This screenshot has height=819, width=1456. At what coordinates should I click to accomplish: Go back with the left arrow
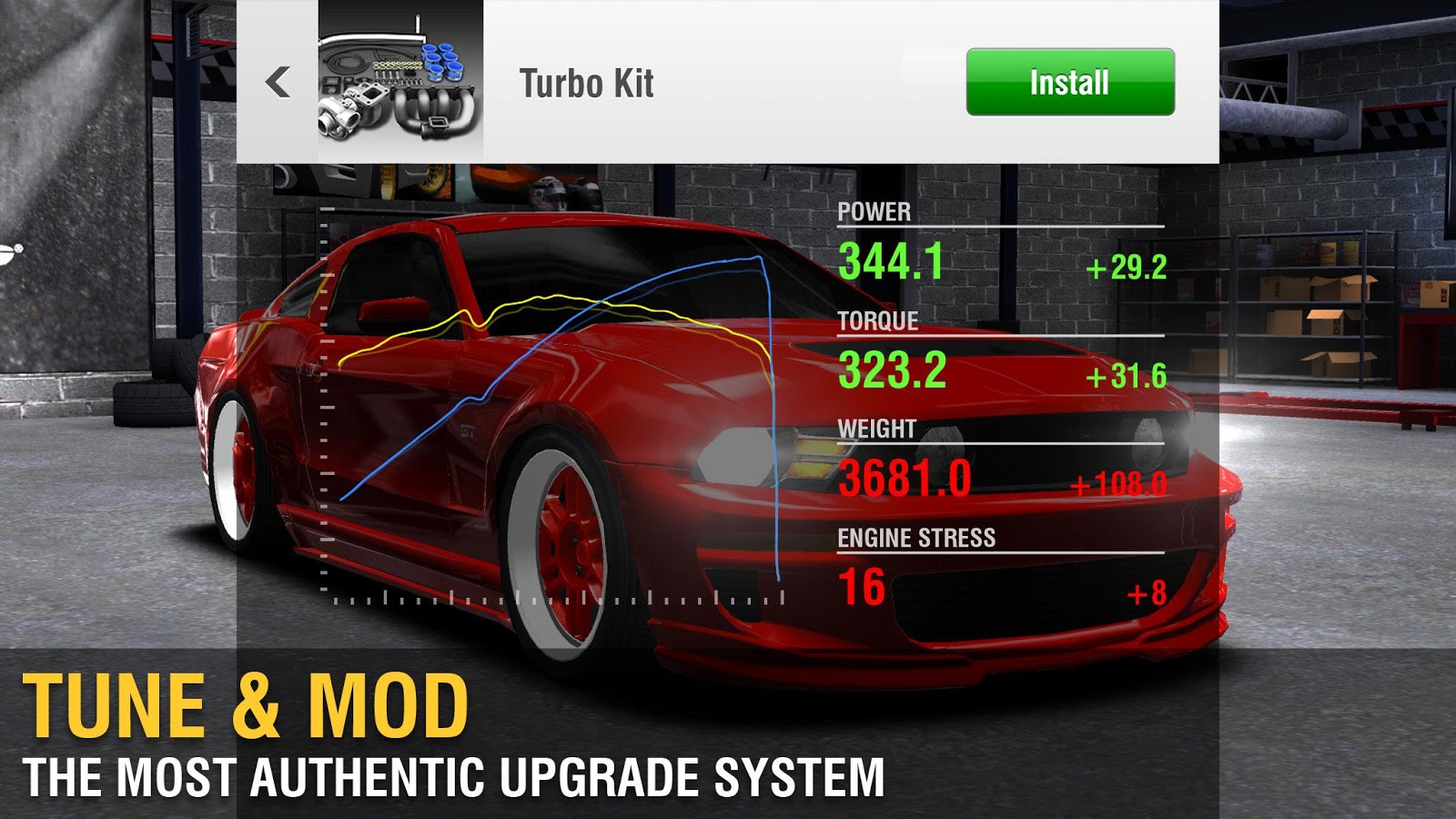click(278, 82)
